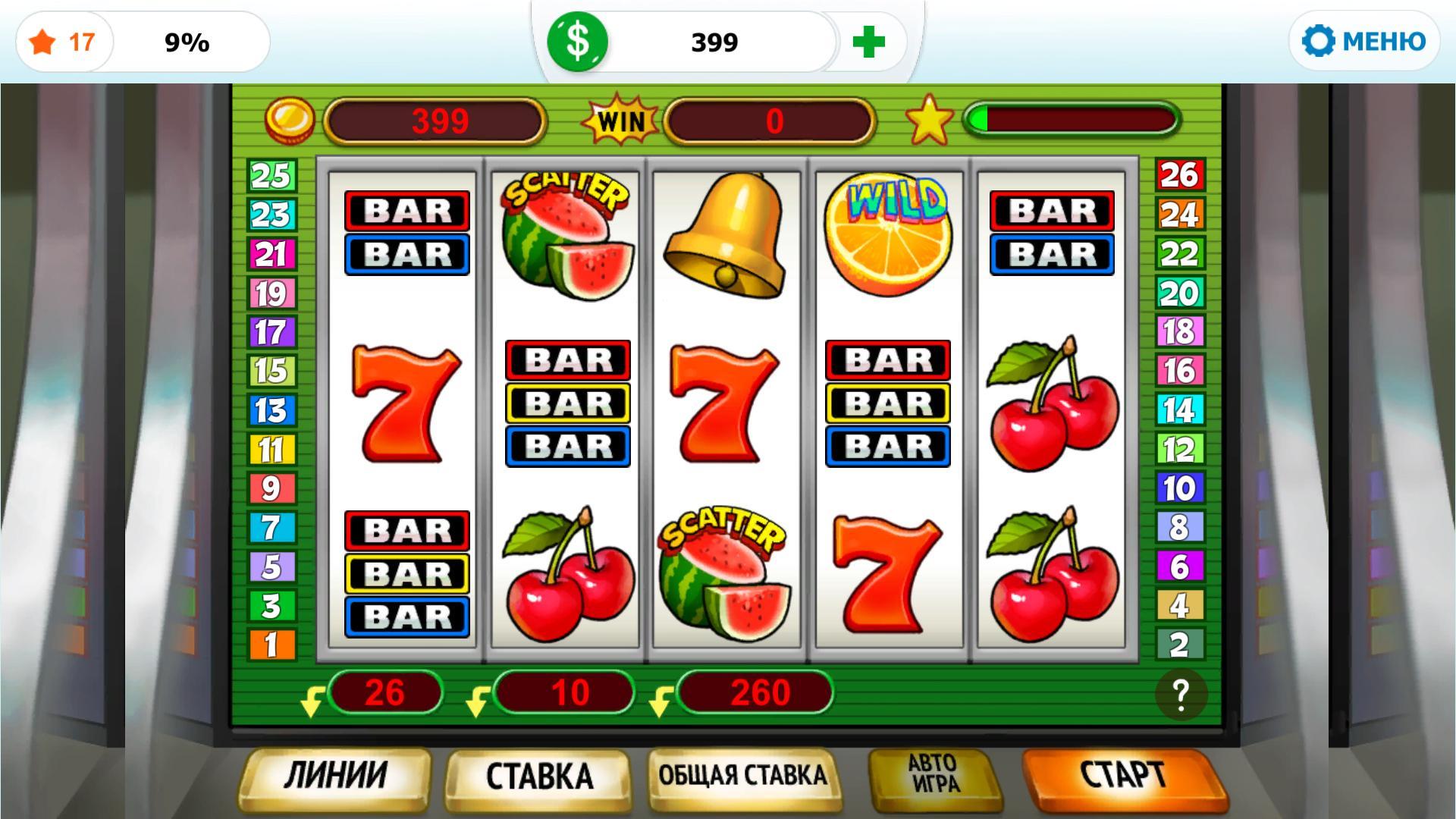Choose payline marker number 2
The height and width of the screenshot is (819, 1456).
pos(1179,645)
